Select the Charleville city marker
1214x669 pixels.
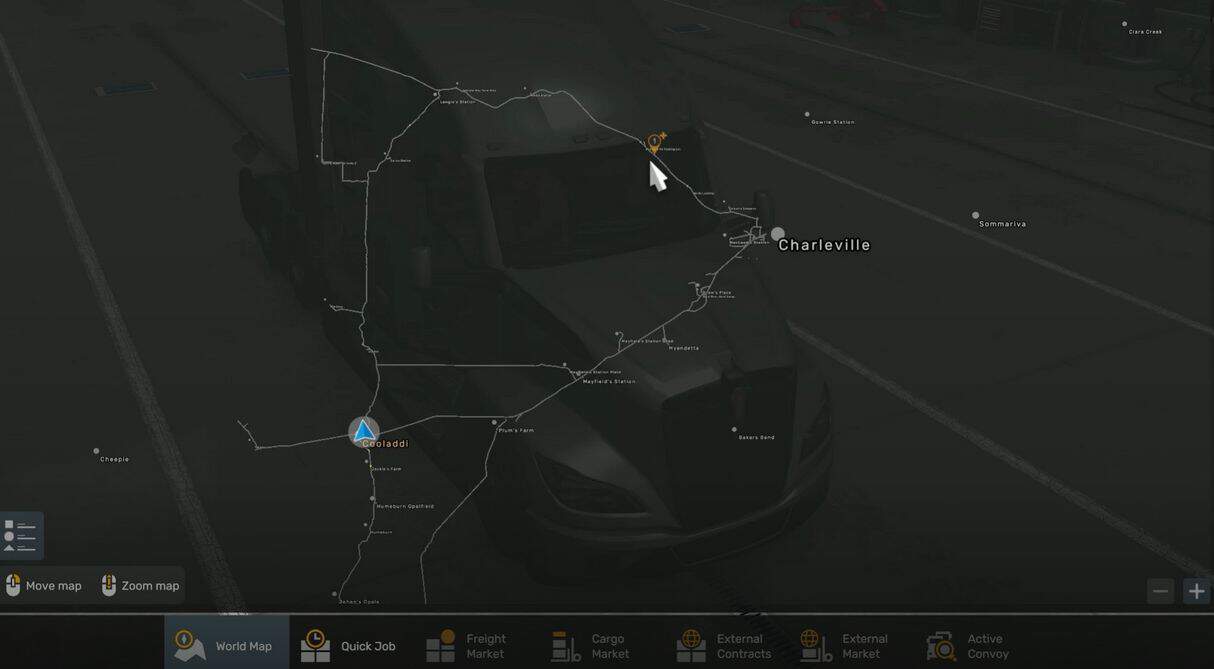click(778, 235)
